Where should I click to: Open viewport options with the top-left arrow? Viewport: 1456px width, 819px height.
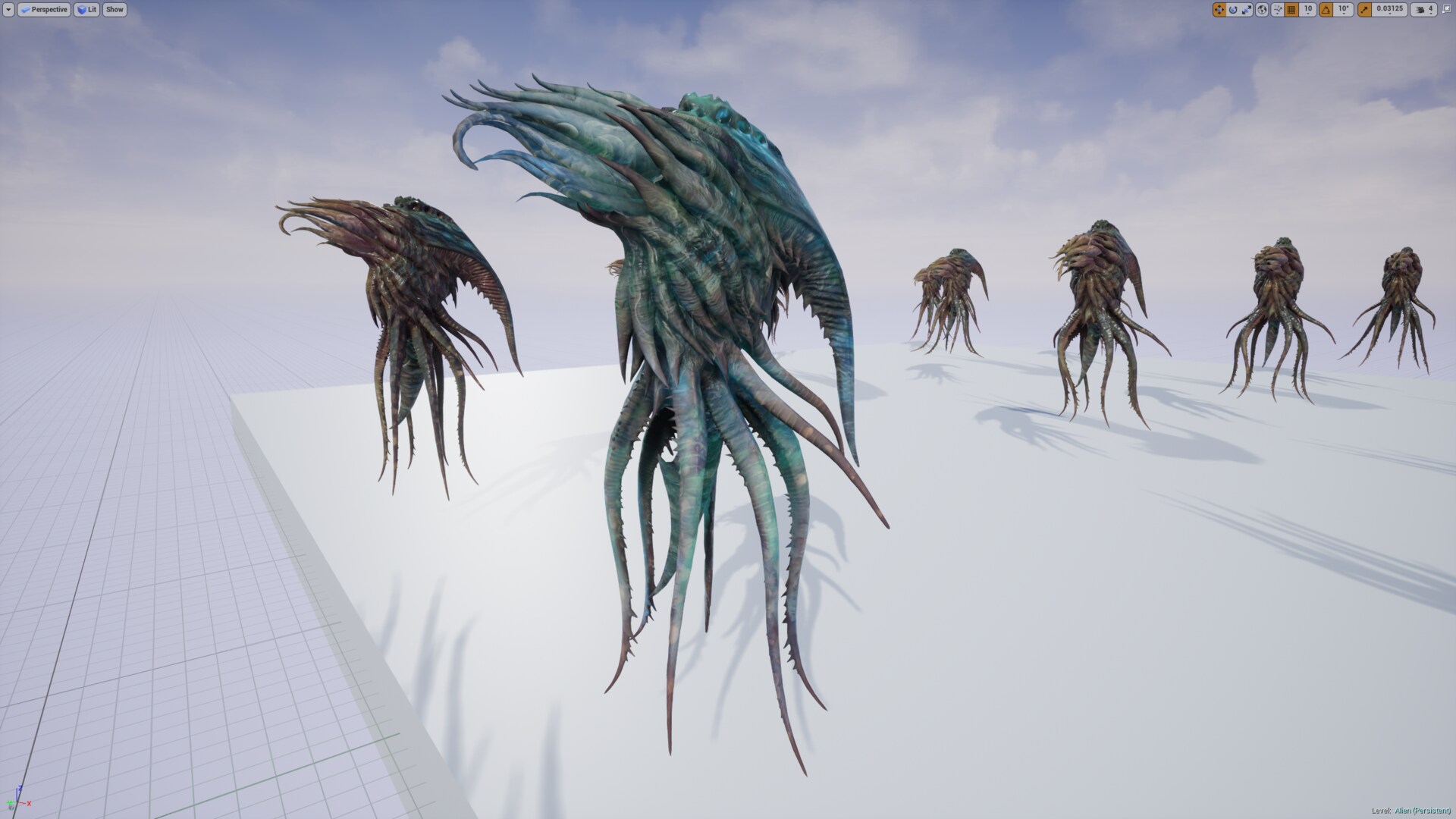tap(8, 9)
